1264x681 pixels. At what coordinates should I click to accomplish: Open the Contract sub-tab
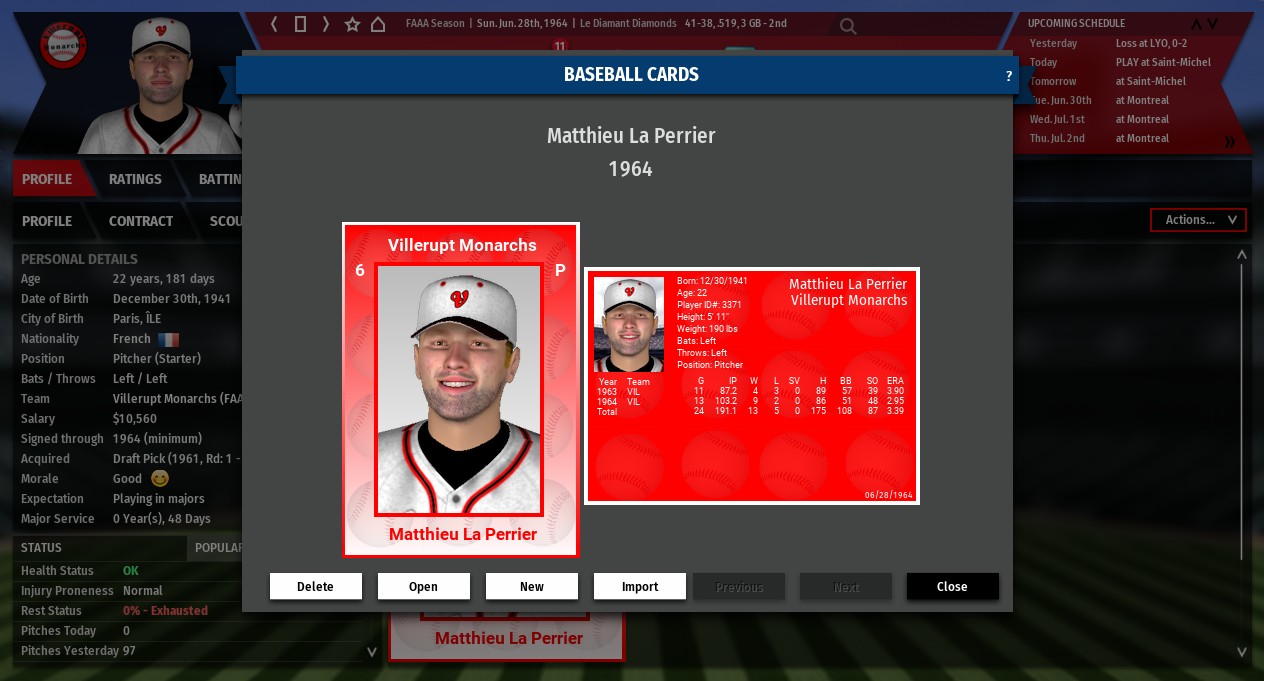point(141,221)
